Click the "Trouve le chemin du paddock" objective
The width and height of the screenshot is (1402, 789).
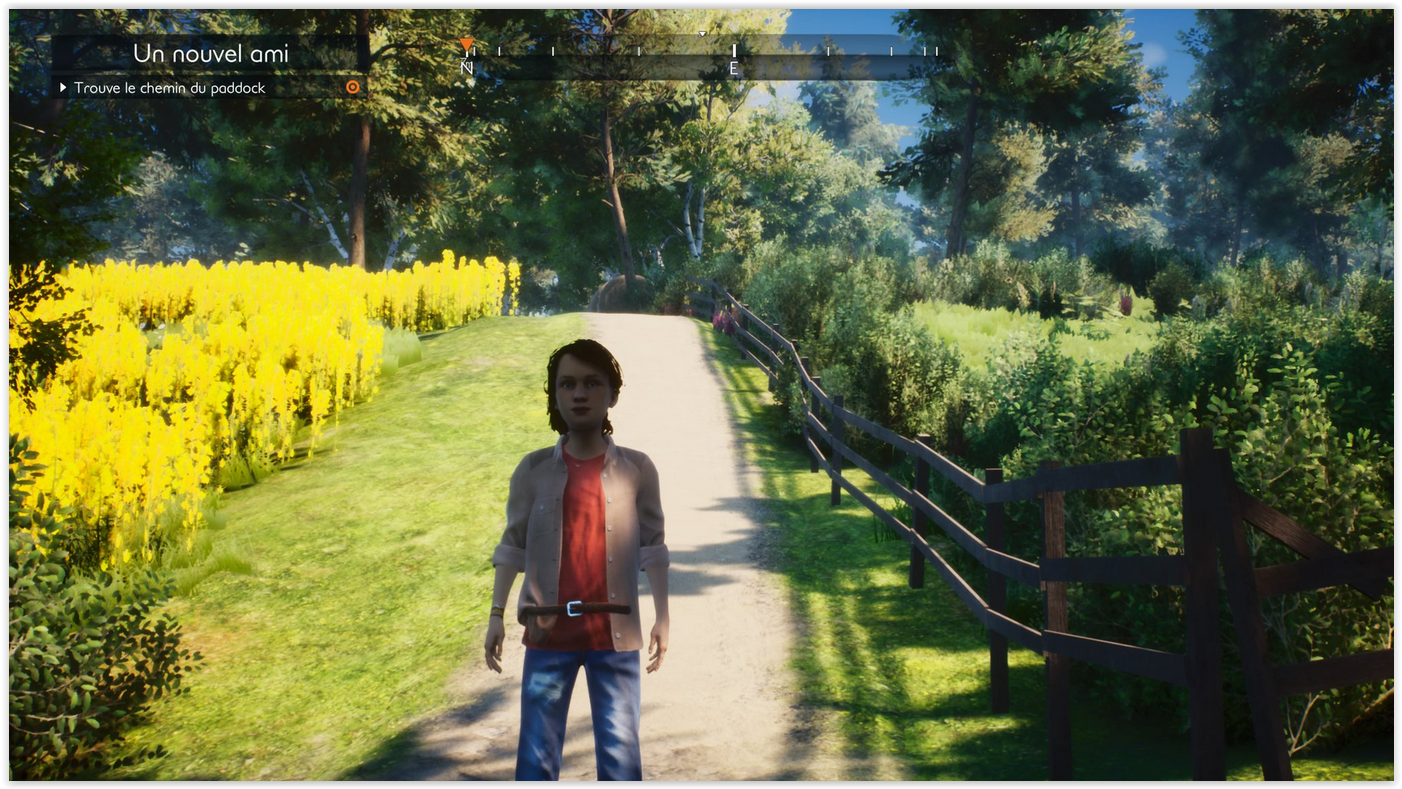[169, 88]
